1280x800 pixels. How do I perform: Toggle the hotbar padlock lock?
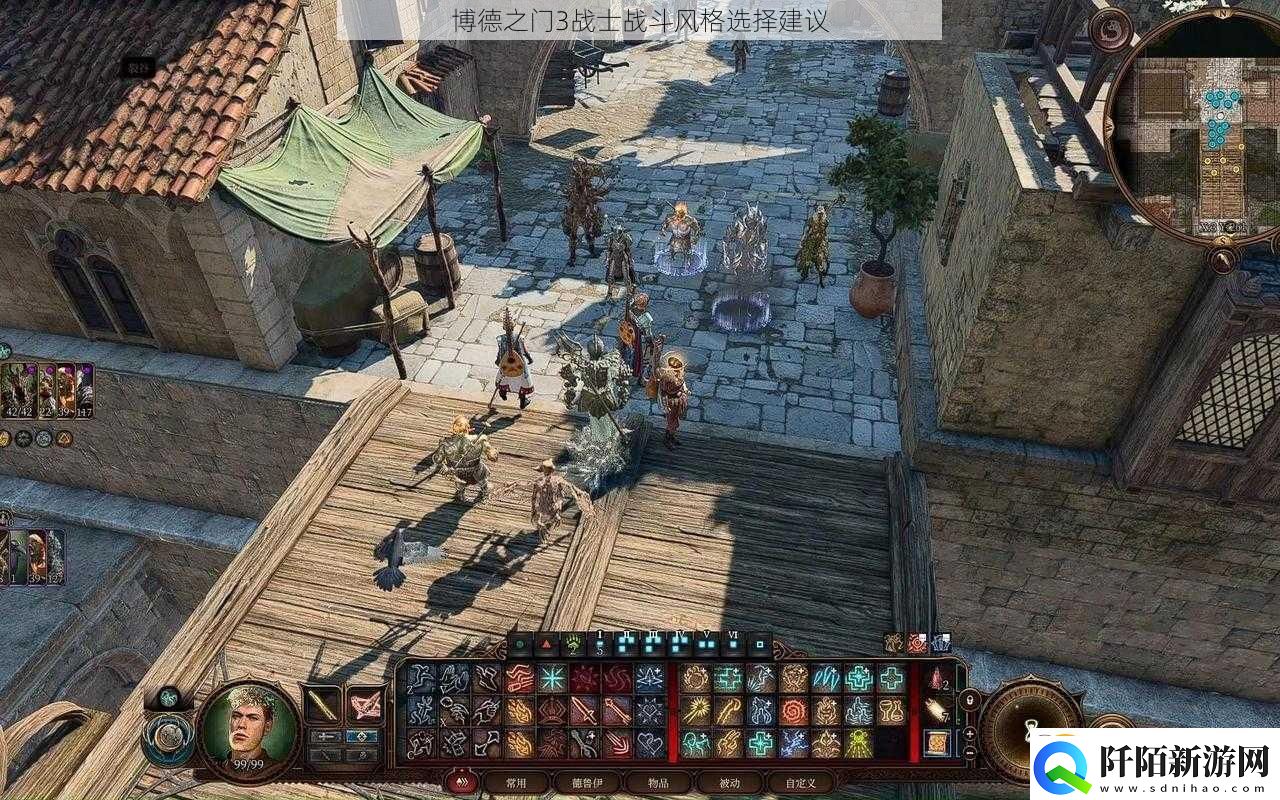pyautogui.click(x=970, y=699)
